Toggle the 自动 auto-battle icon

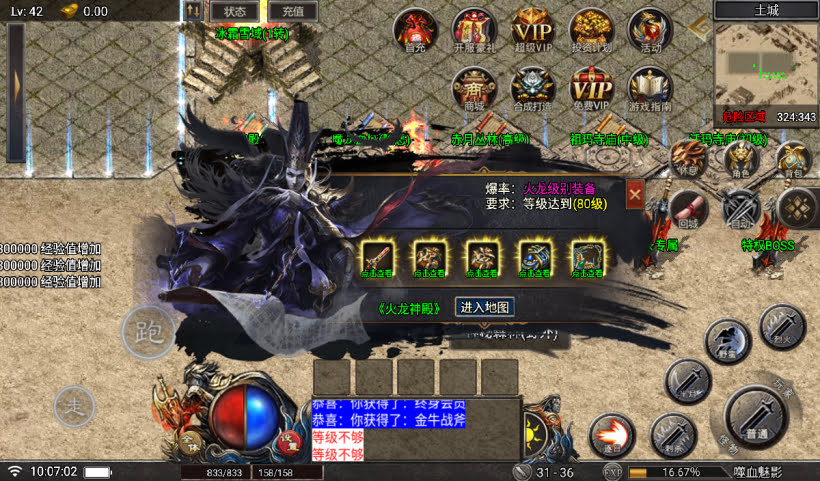point(741,208)
